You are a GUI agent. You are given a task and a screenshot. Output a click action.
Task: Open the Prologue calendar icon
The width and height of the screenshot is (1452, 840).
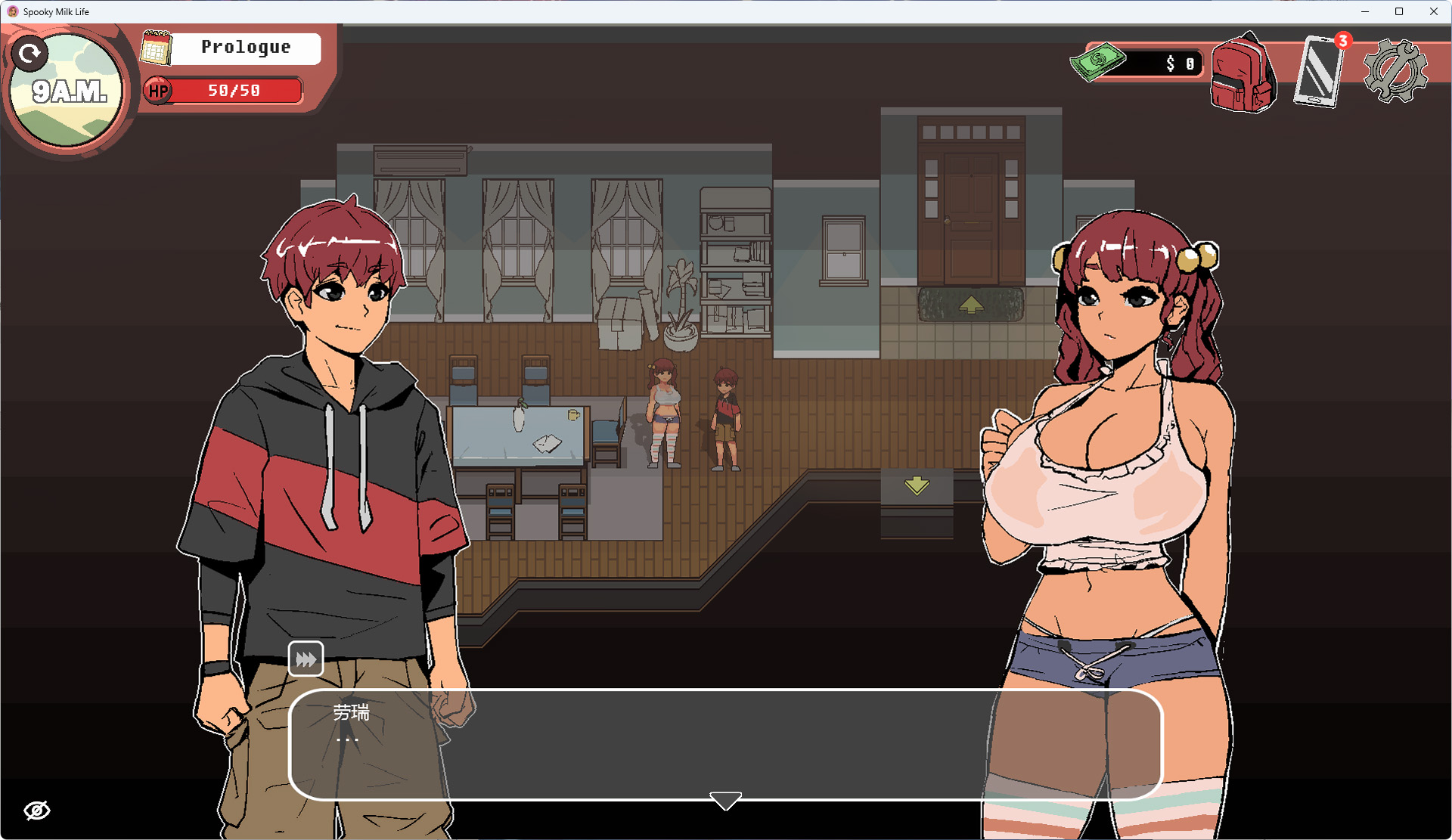[157, 48]
